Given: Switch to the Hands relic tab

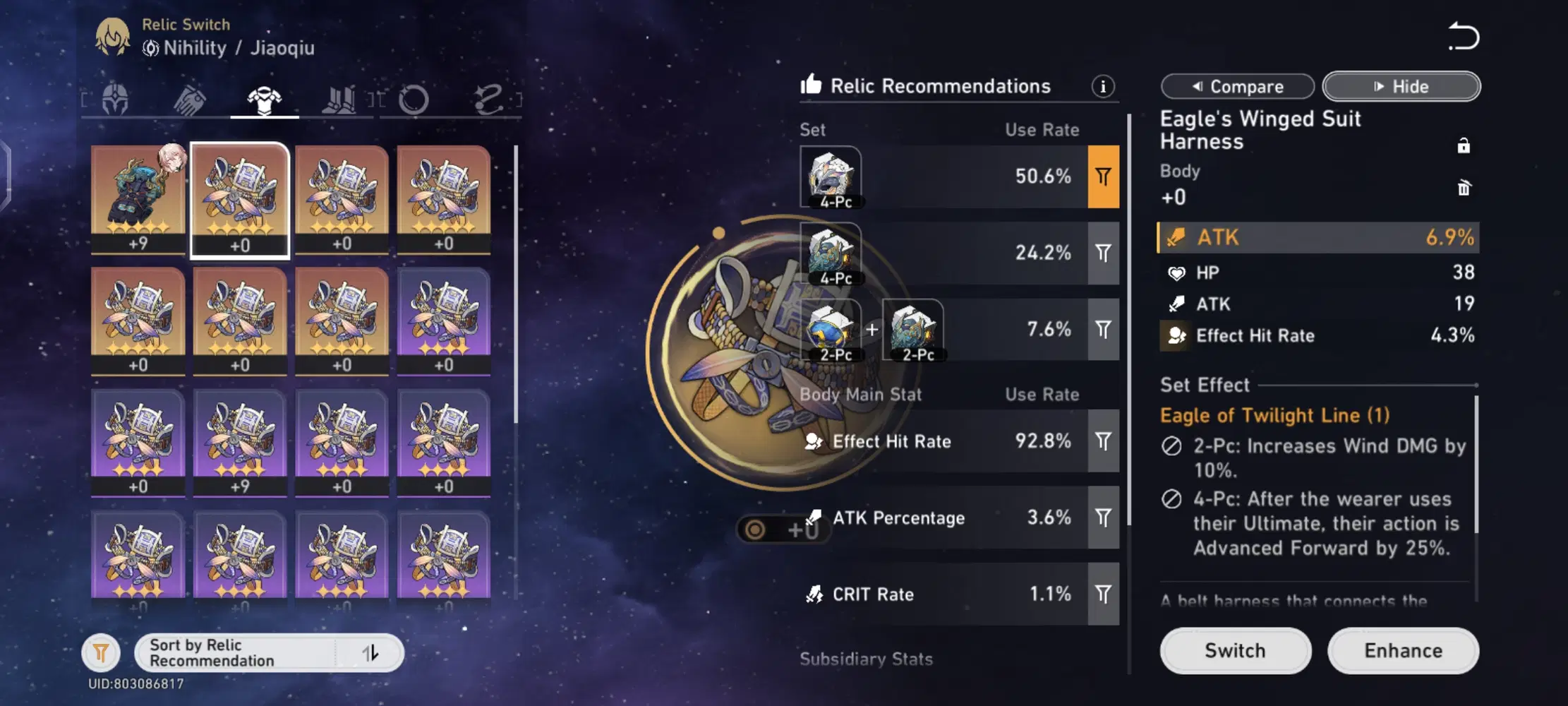Looking at the screenshot, I should point(190,100).
